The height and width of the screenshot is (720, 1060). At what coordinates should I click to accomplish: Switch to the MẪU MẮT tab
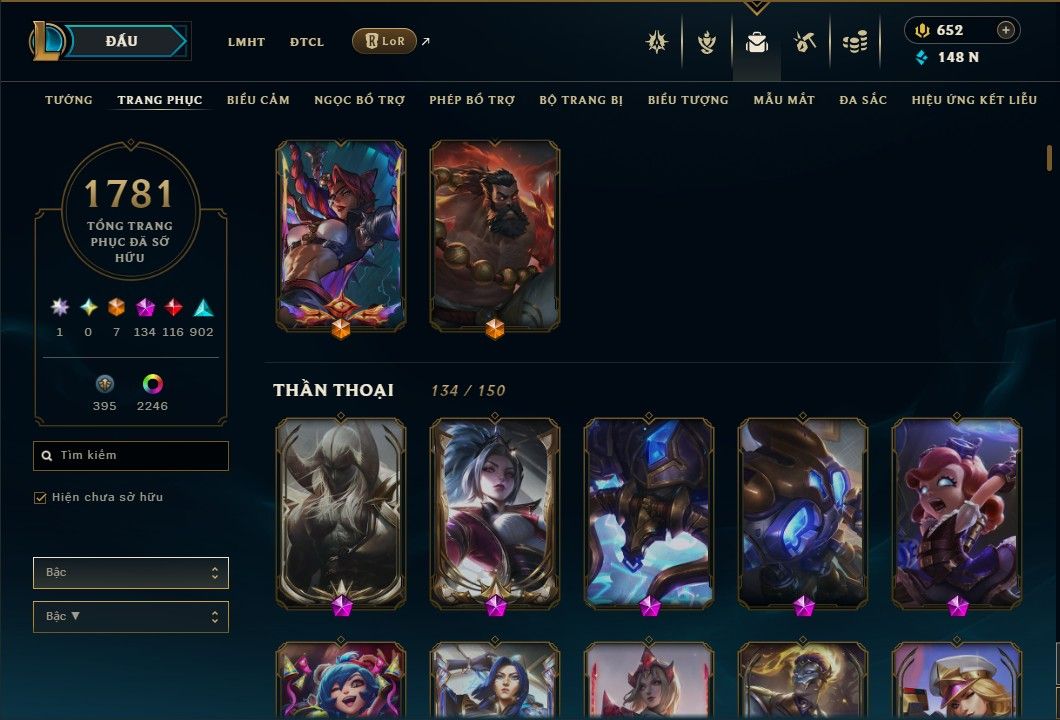click(784, 100)
